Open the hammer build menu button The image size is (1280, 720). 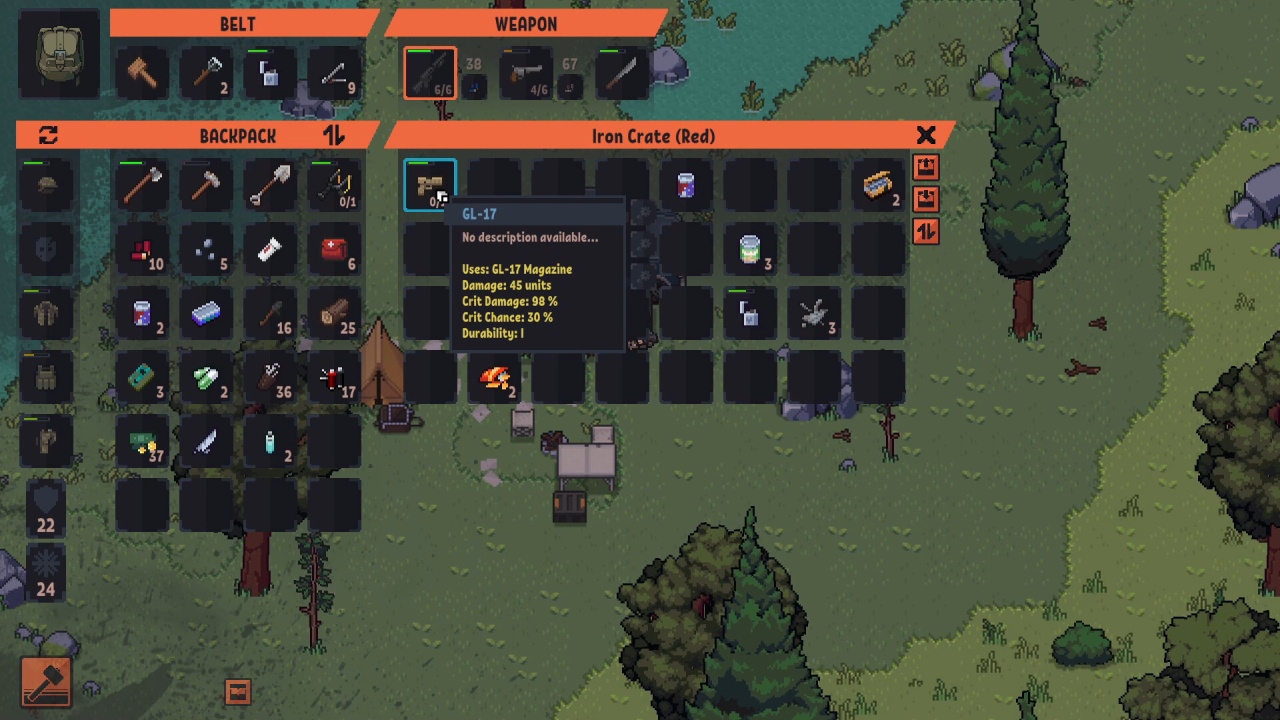click(46, 682)
